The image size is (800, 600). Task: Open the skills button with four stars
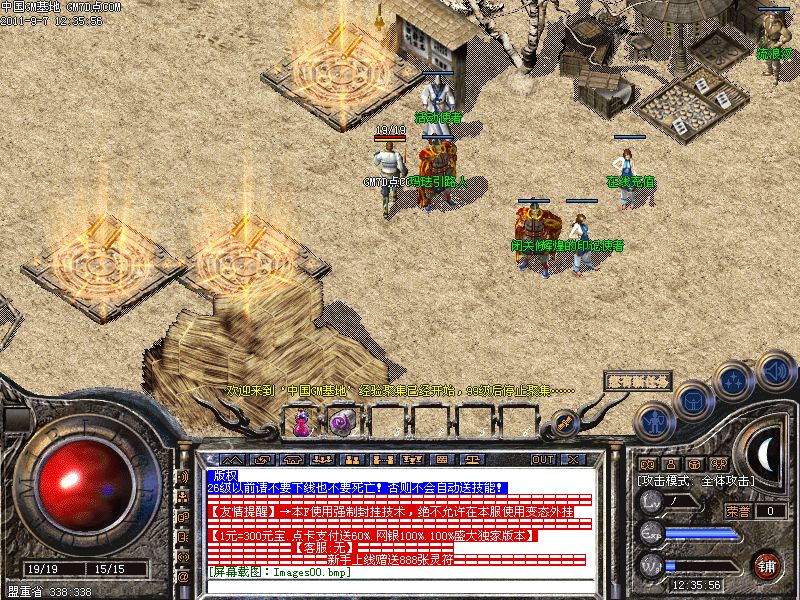tap(734, 383)
